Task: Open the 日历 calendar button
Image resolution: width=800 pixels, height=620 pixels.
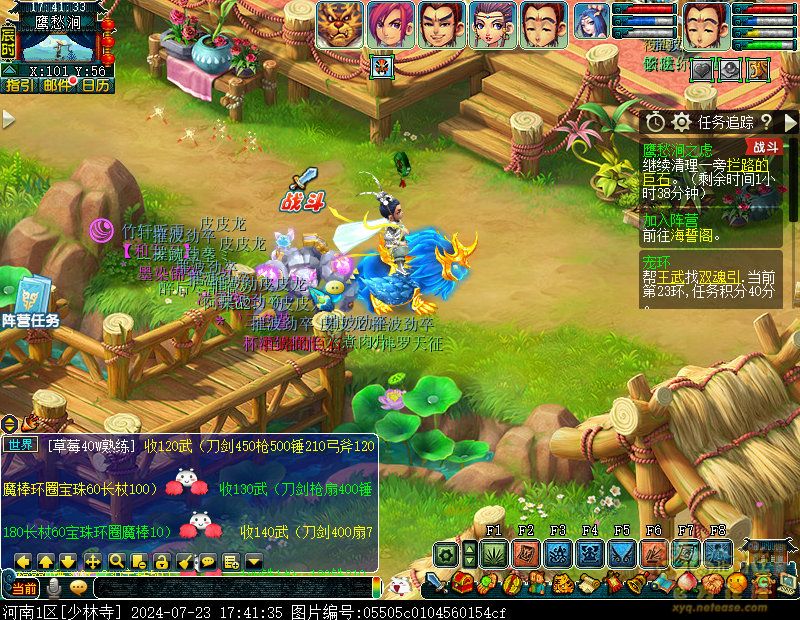Action: click(96, 85)
